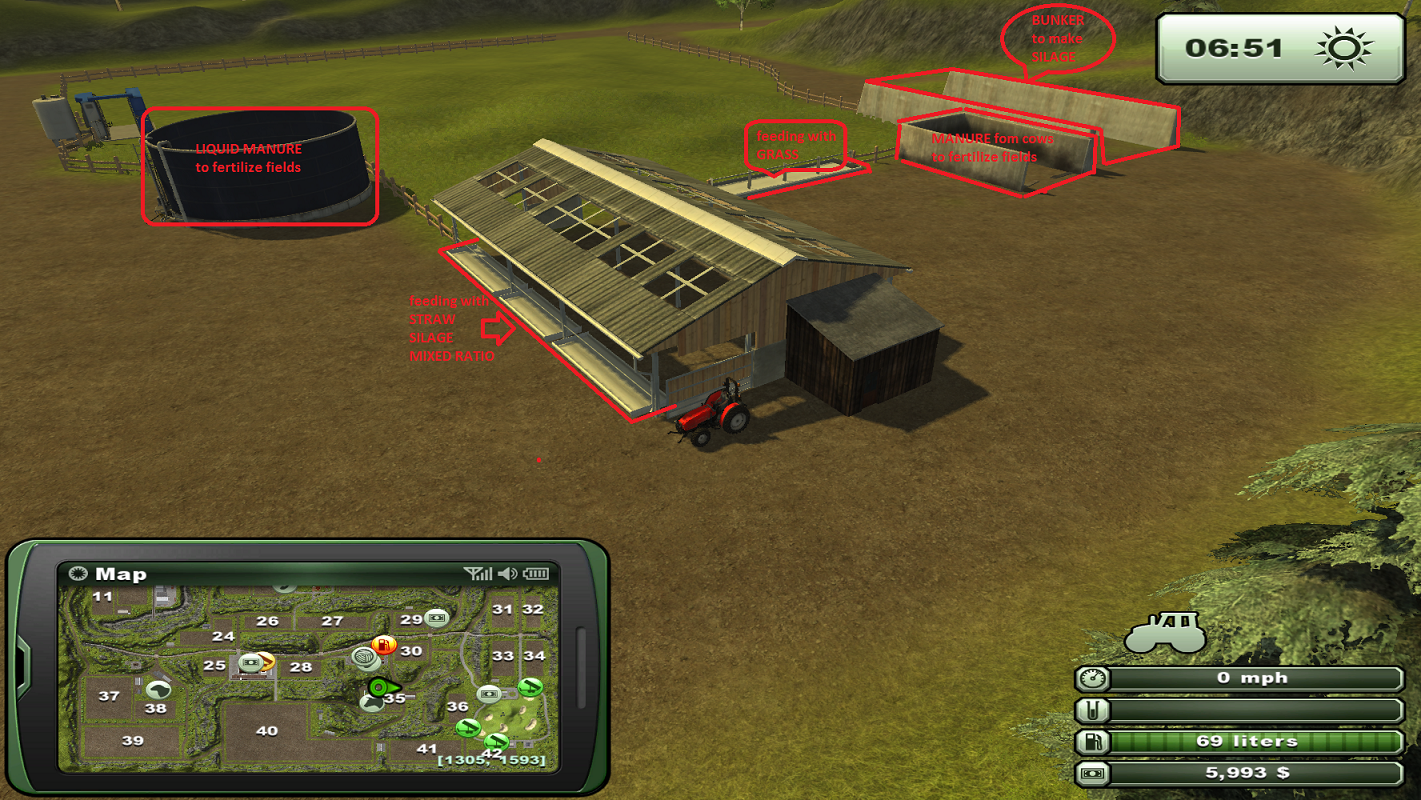
Task: Select the fuel station icon on the map
Action: point(384,646)
